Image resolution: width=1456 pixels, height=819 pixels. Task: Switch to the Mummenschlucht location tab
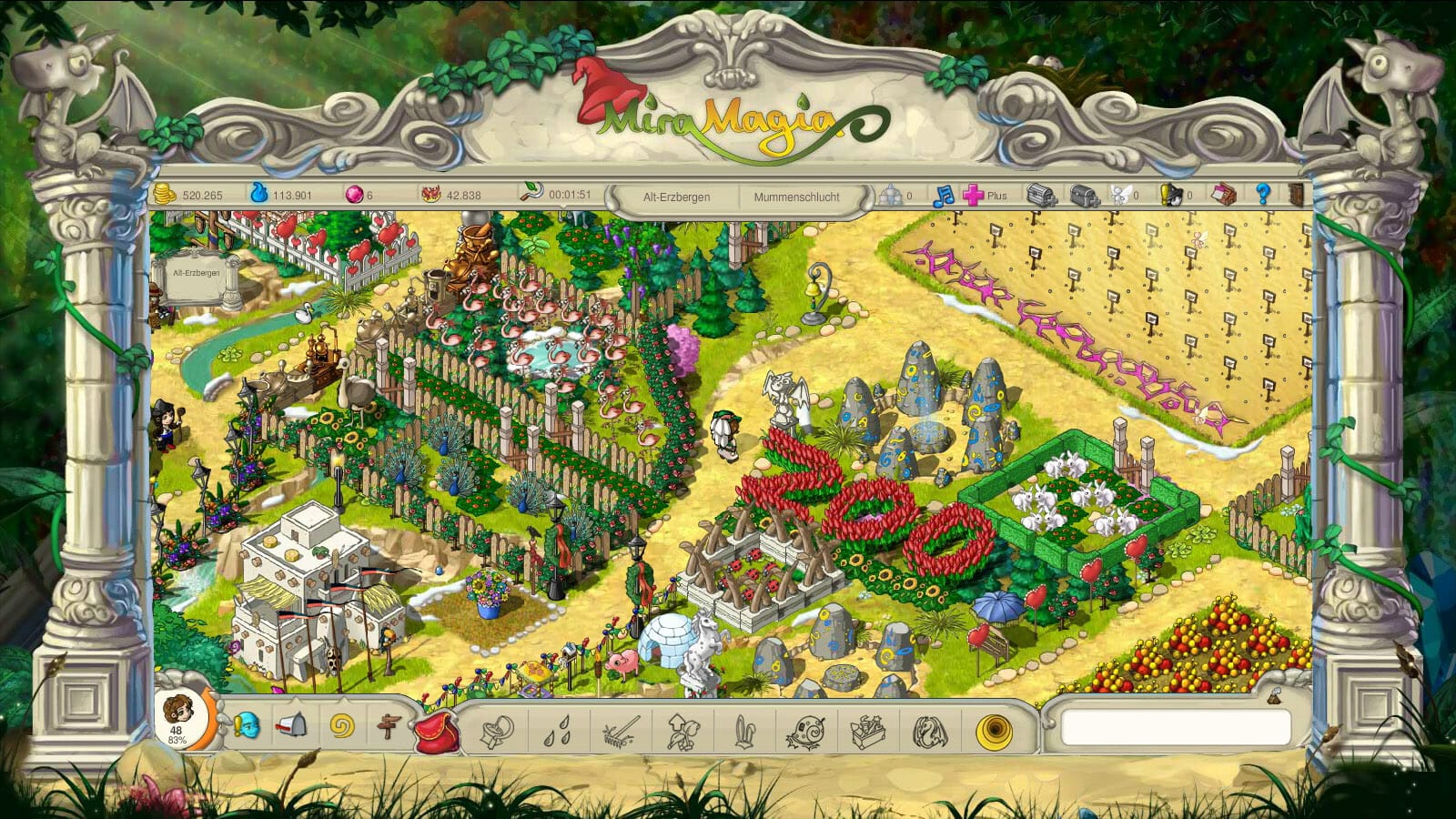(x=796, y=197)
